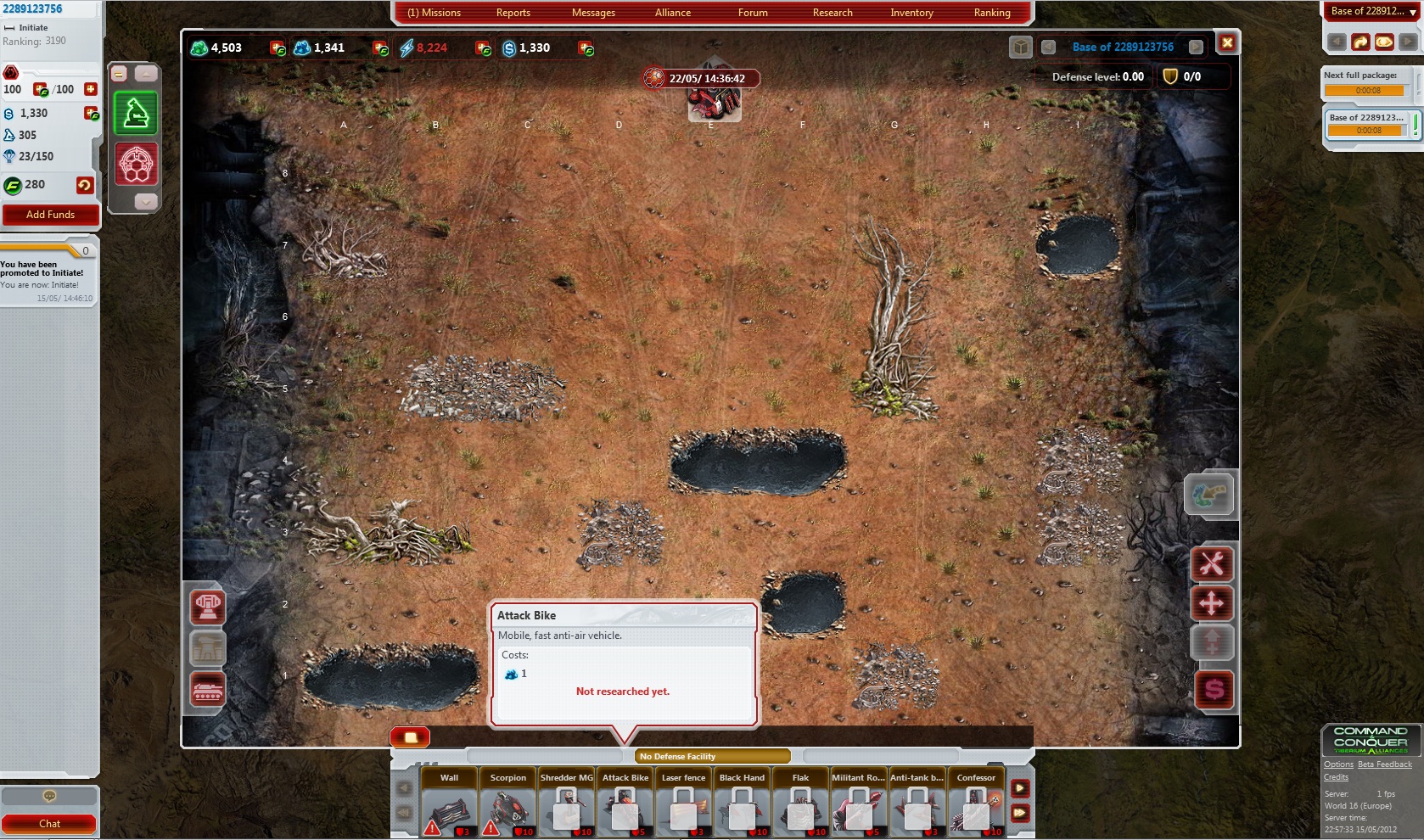Screen dimensions: 1424x840
Task: Activate the repair wrench tool
Action: (1212, 563)
